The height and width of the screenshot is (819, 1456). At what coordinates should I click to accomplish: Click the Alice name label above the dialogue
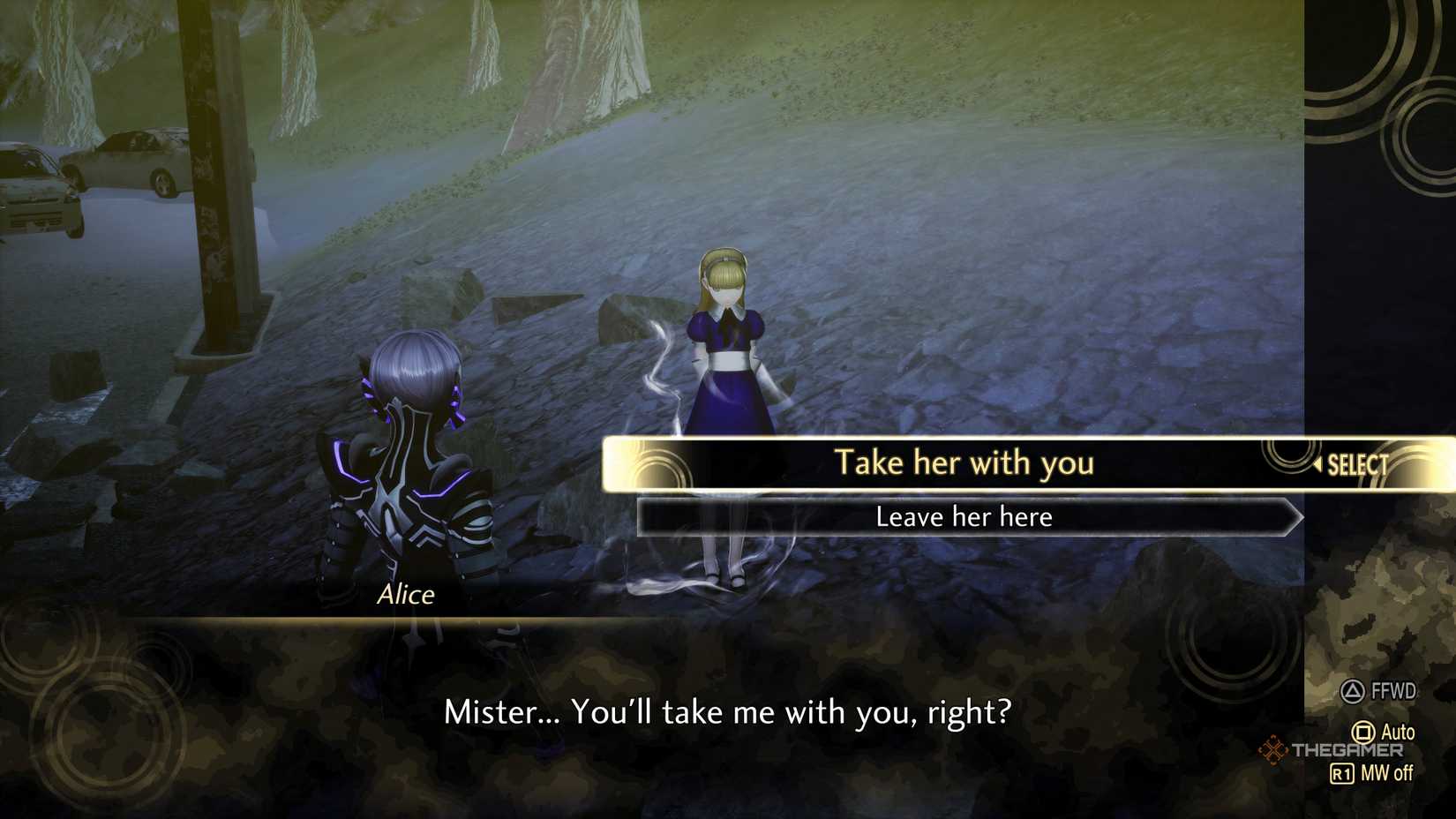pos(407,594)
